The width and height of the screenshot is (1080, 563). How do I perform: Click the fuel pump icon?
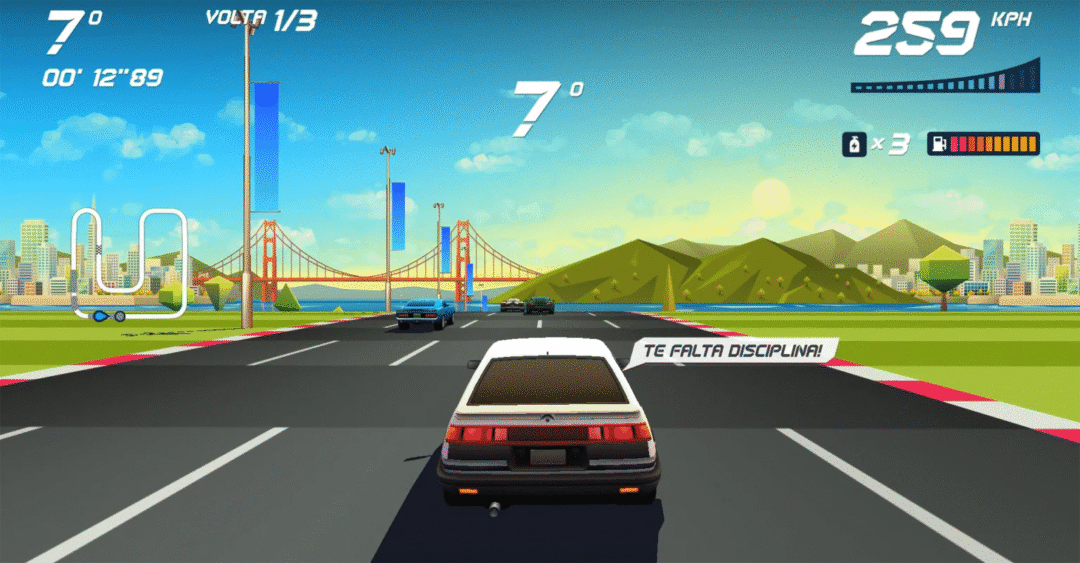[x=939, y=144]
